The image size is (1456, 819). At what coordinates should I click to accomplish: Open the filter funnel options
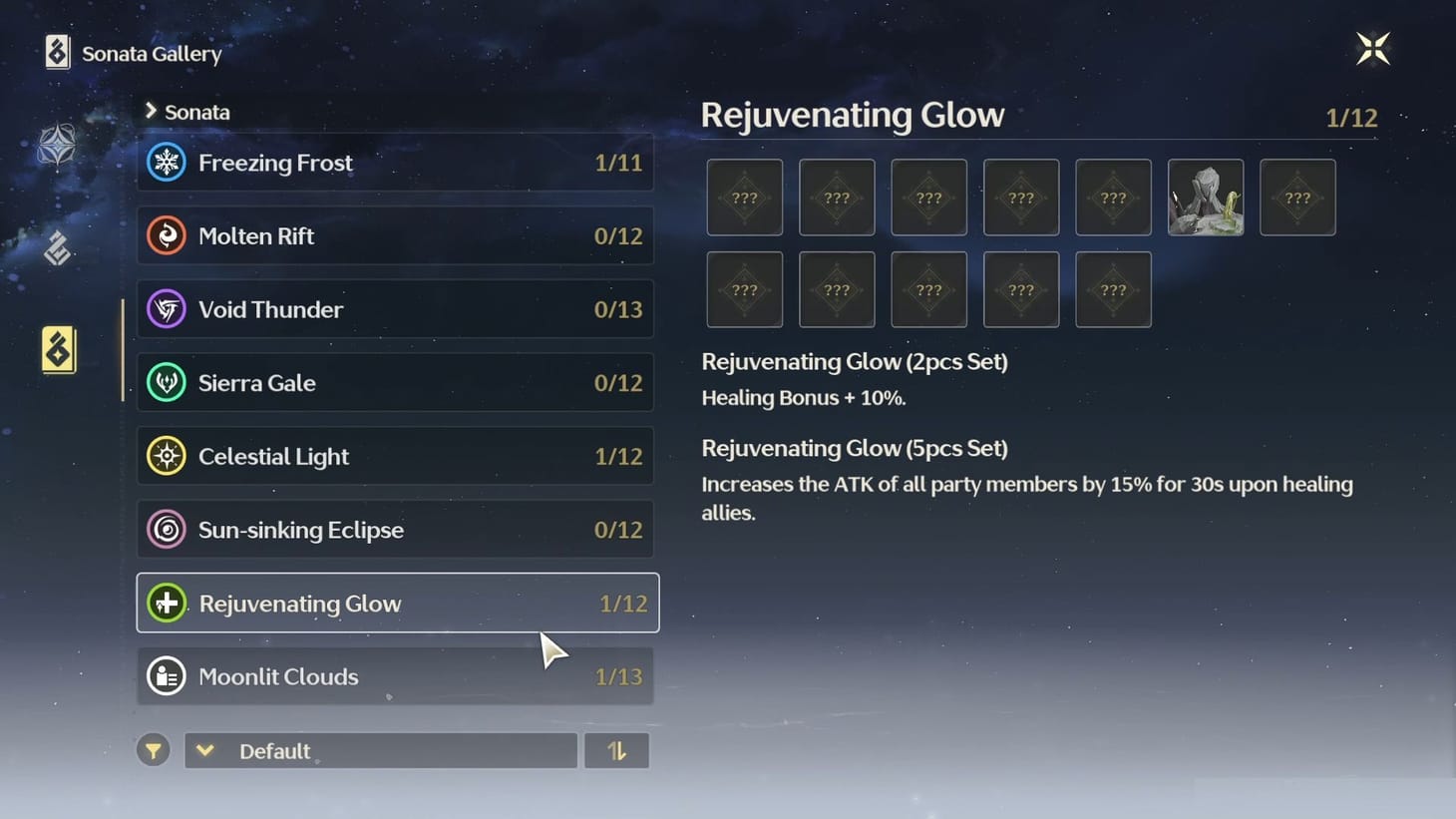(x=153, y=750)
